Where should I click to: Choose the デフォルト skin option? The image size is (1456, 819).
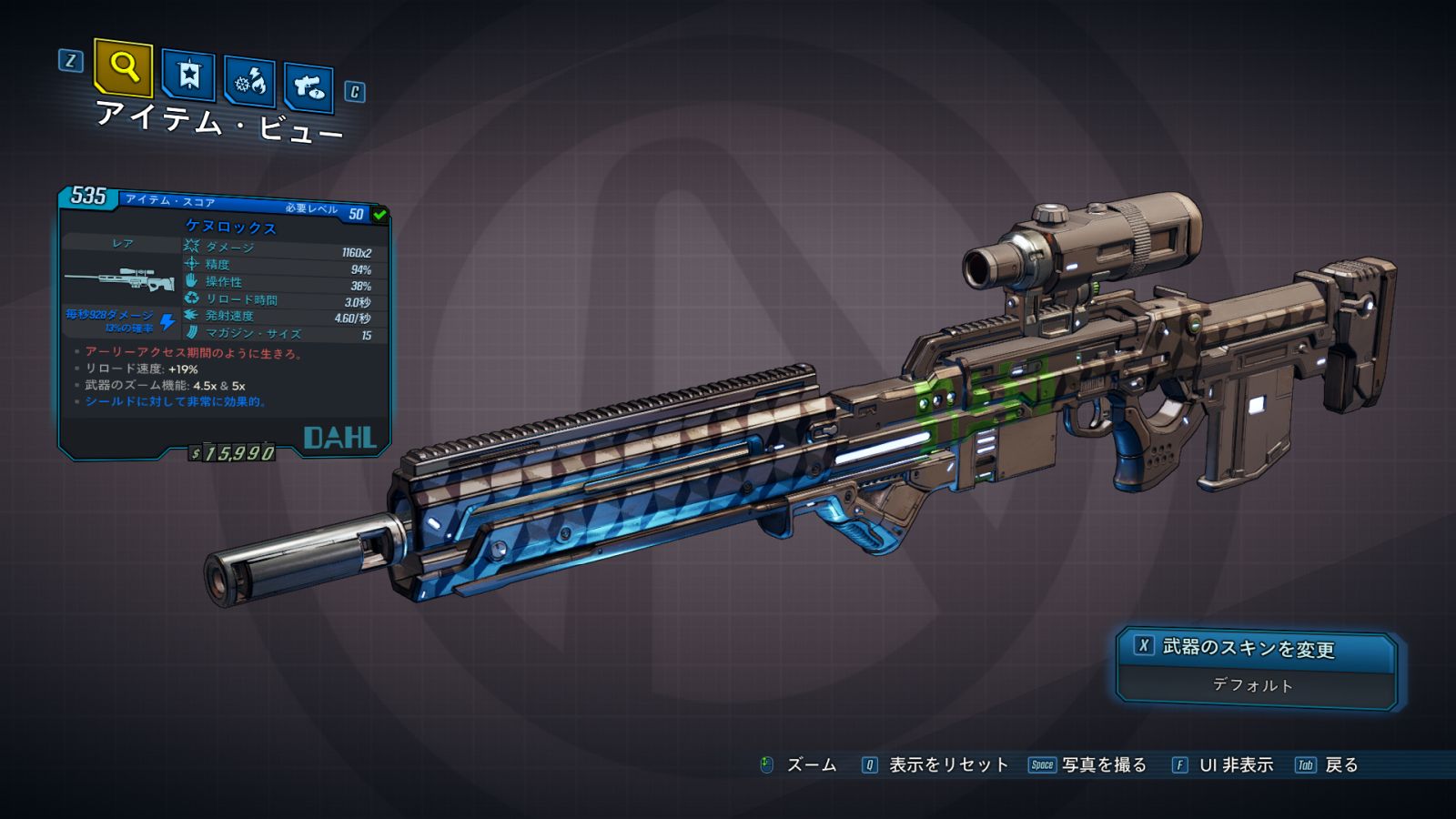(1253, 685)
